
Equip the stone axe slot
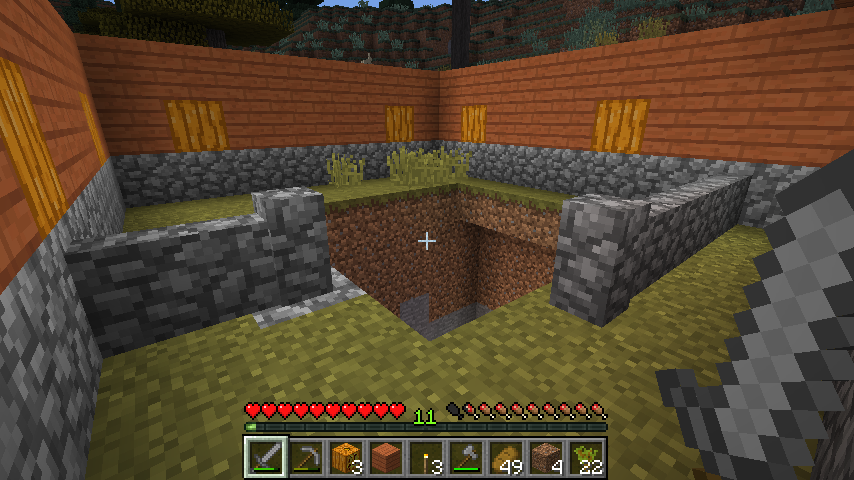466,458
